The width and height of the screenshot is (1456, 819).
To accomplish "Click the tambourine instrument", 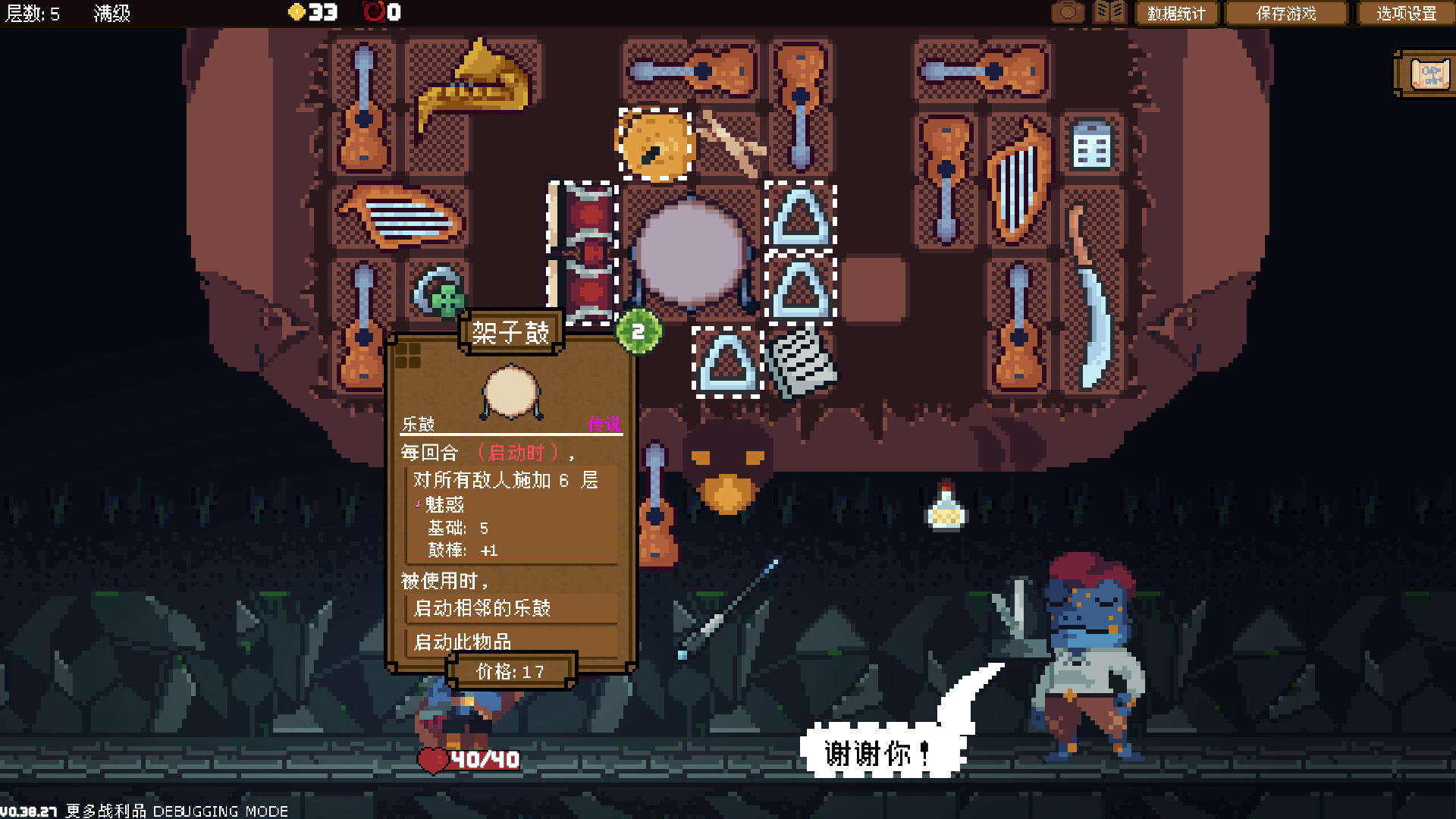I will click(x=654, y=140).
